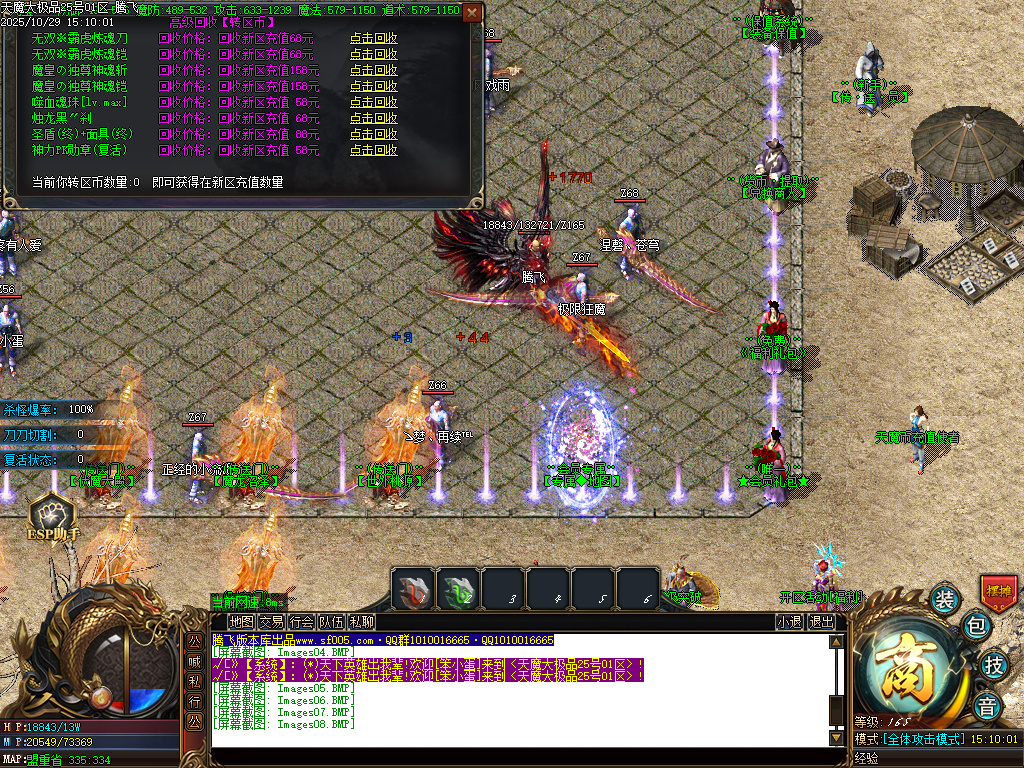Open the red 摆摊 stall button
This screenshot has height=768, width=1024.
(998, 591)
